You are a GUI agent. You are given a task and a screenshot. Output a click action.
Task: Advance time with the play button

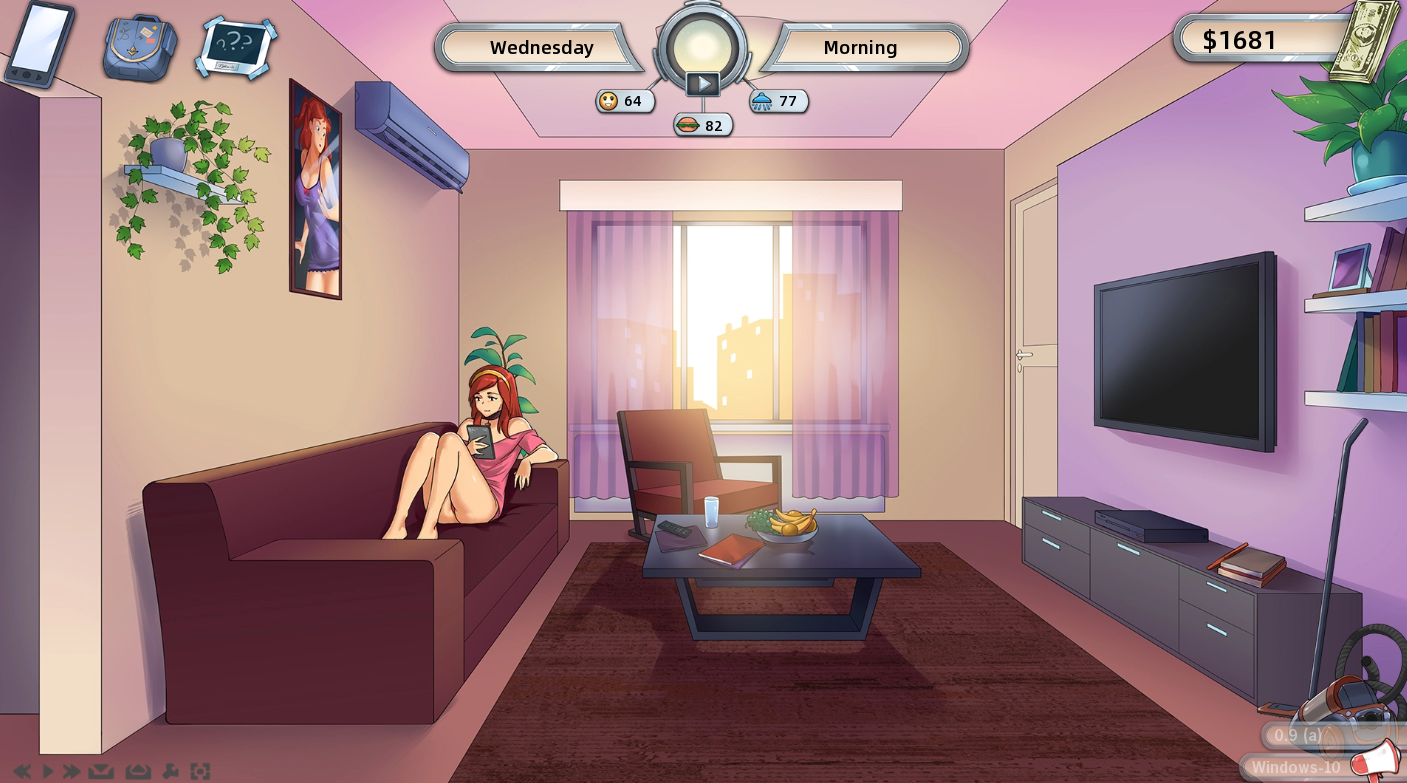click(x=703, y=84)
